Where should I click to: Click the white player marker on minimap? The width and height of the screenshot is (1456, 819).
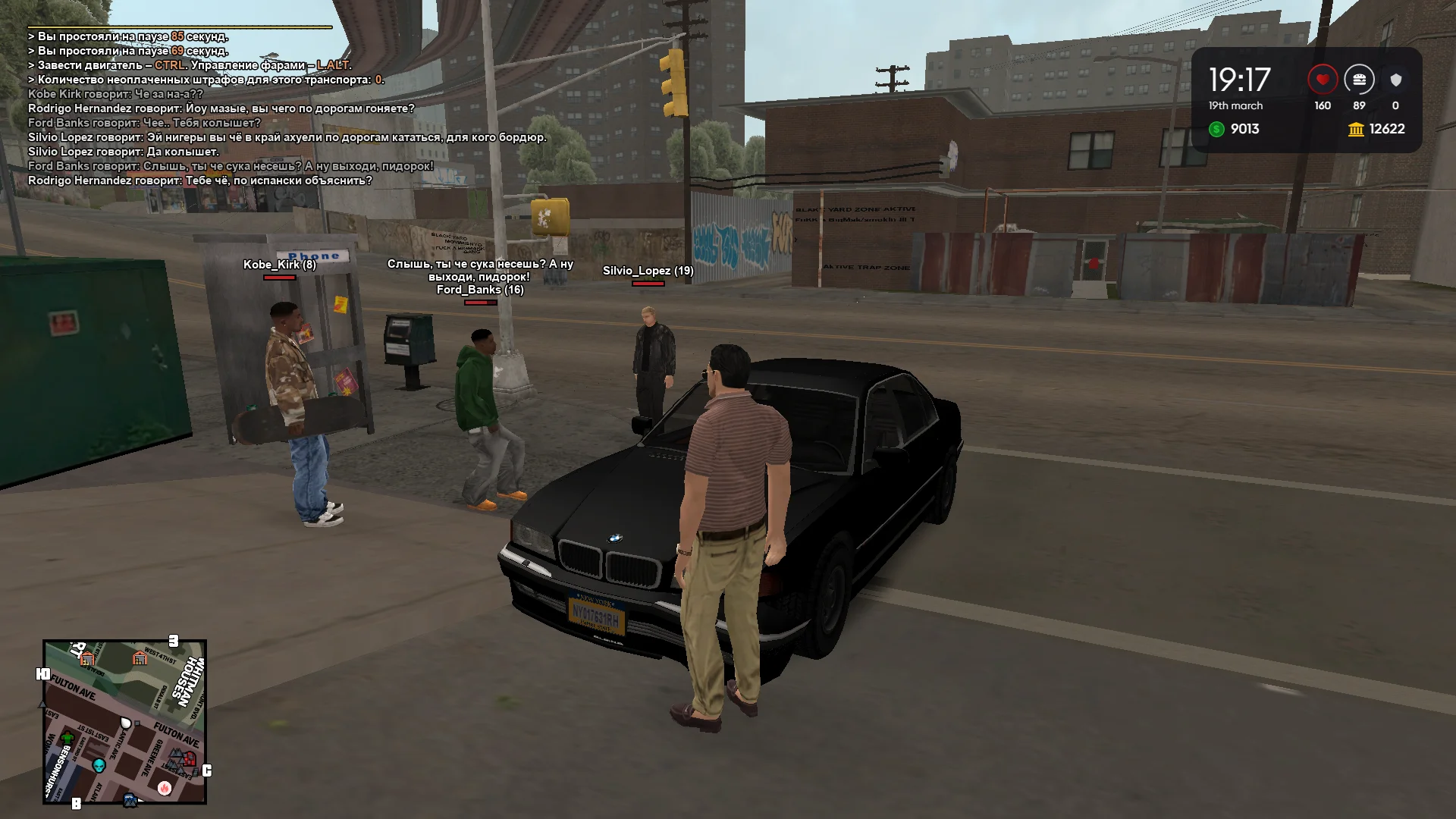point(126,723)
